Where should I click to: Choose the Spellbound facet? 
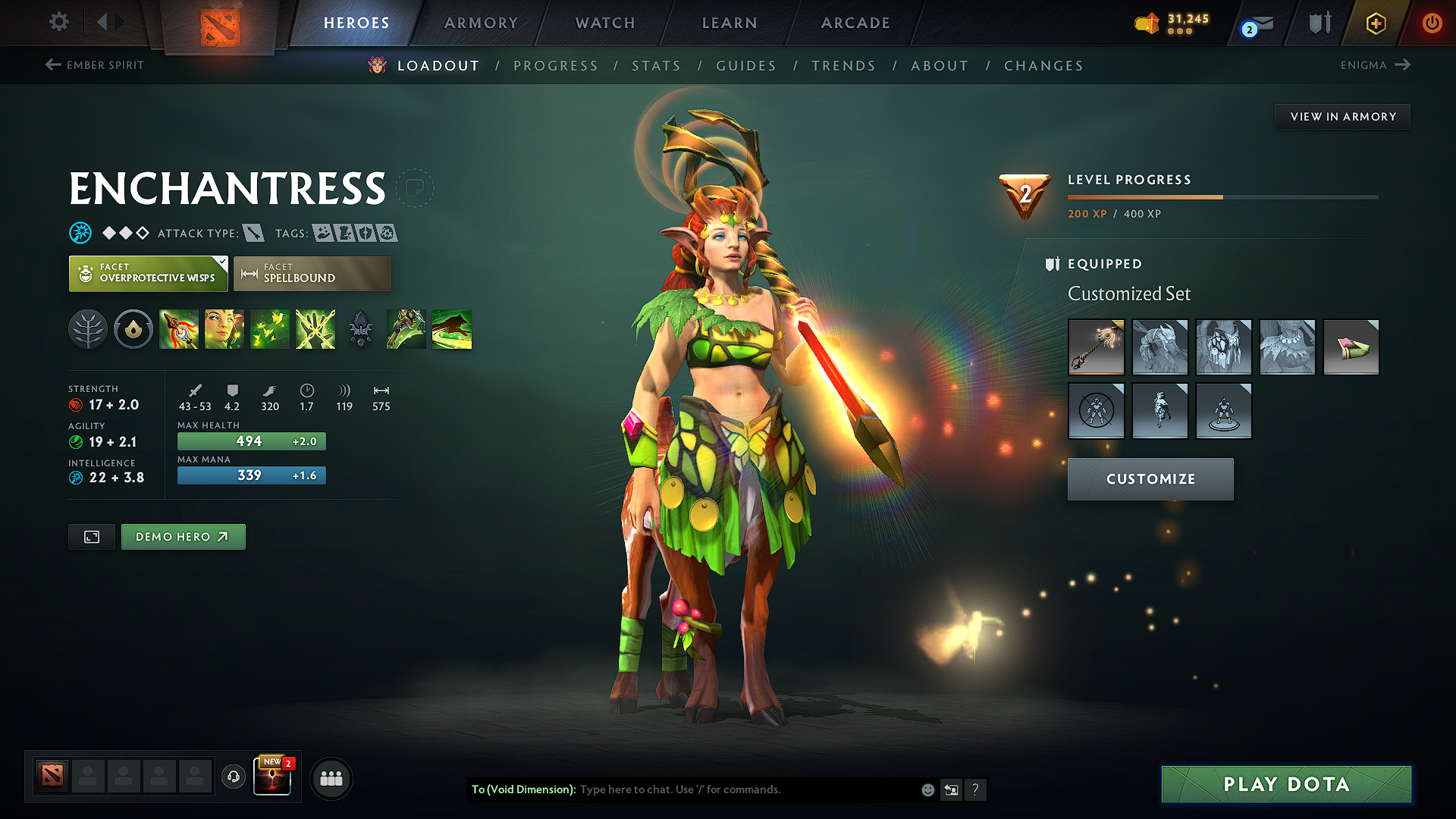point(312,273)
